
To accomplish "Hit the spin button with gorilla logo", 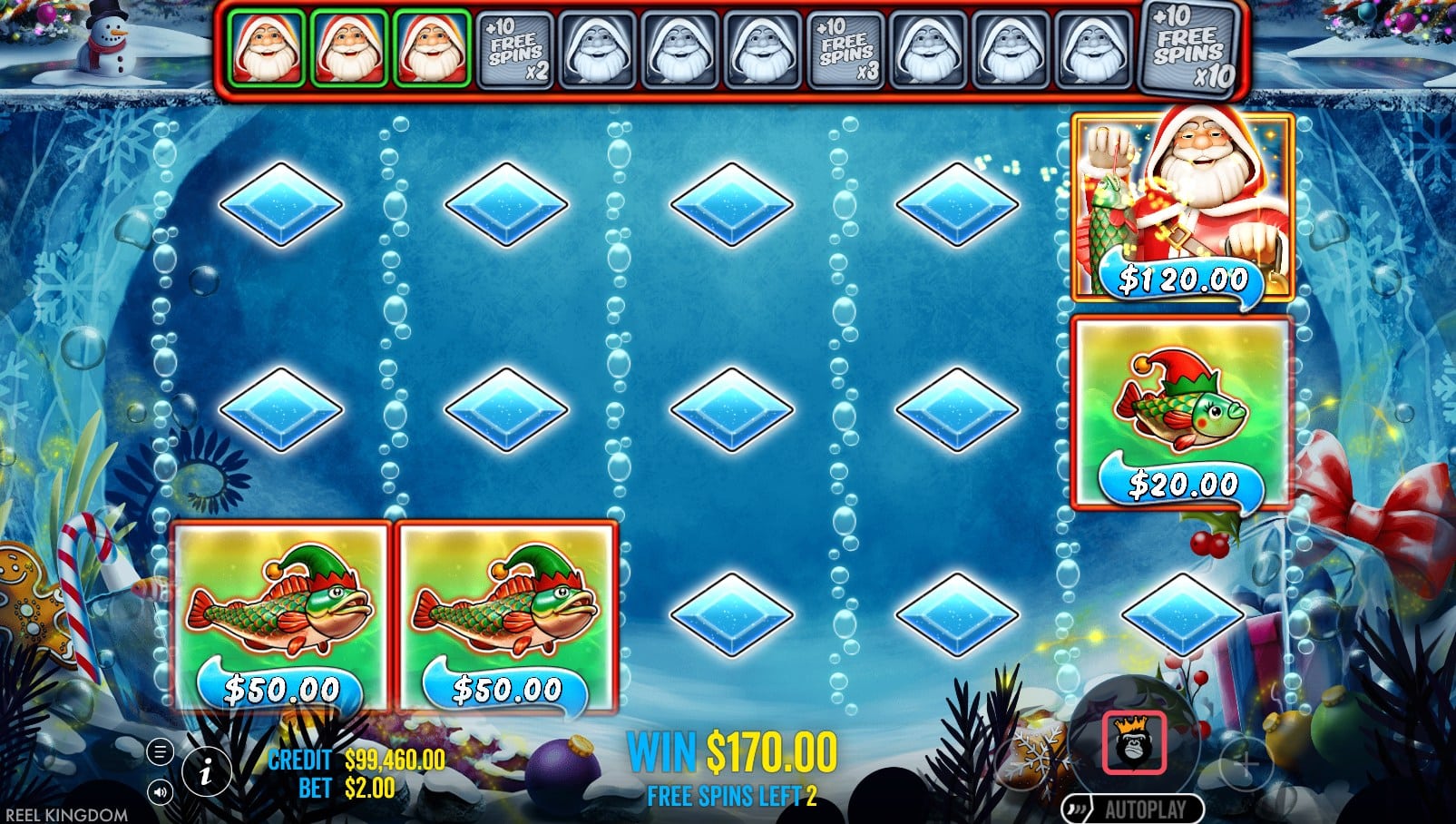I will click(1133, 742).
